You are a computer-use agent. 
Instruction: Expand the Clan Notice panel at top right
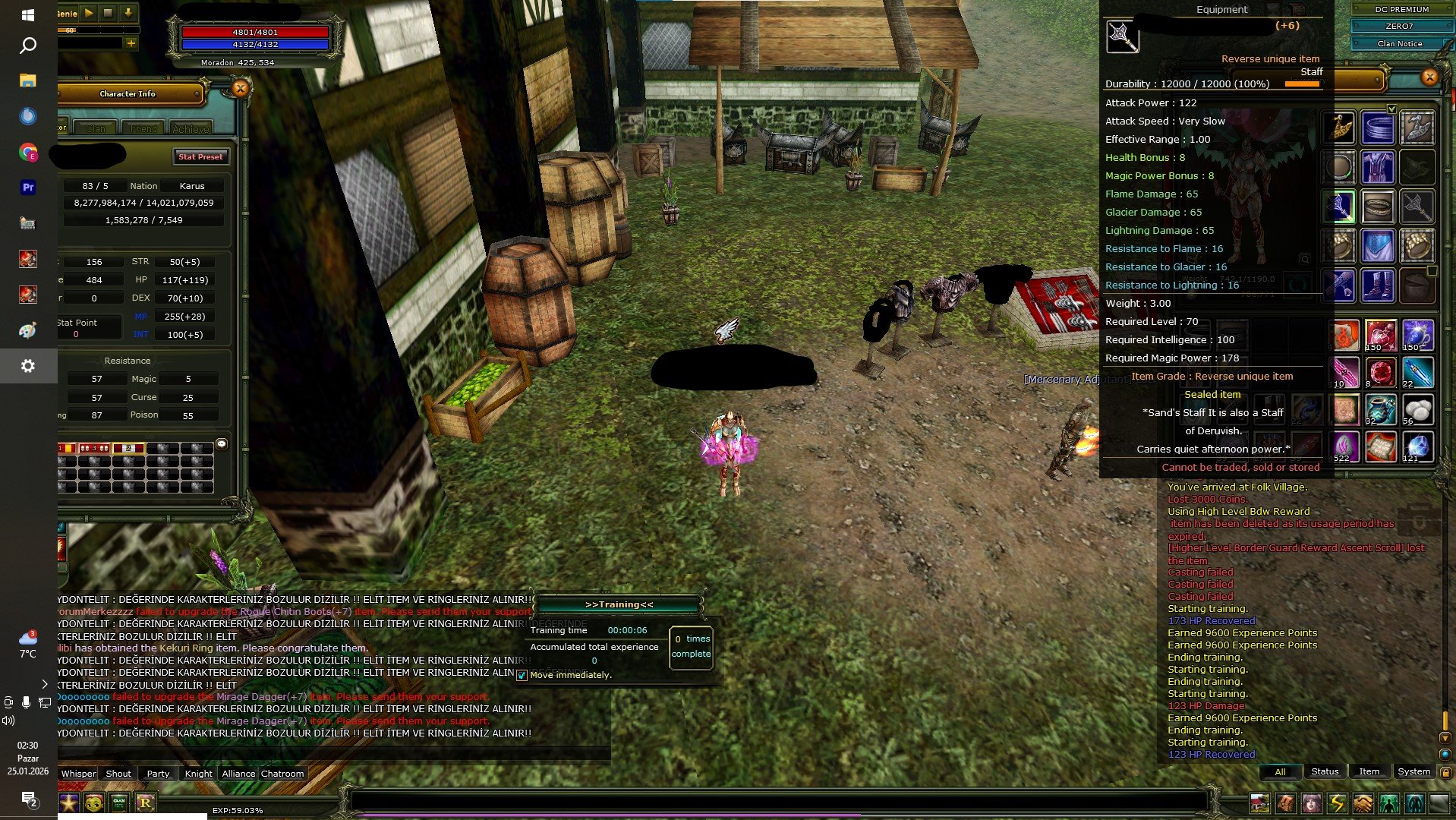pyautogui.click(x=1399, y=43)
